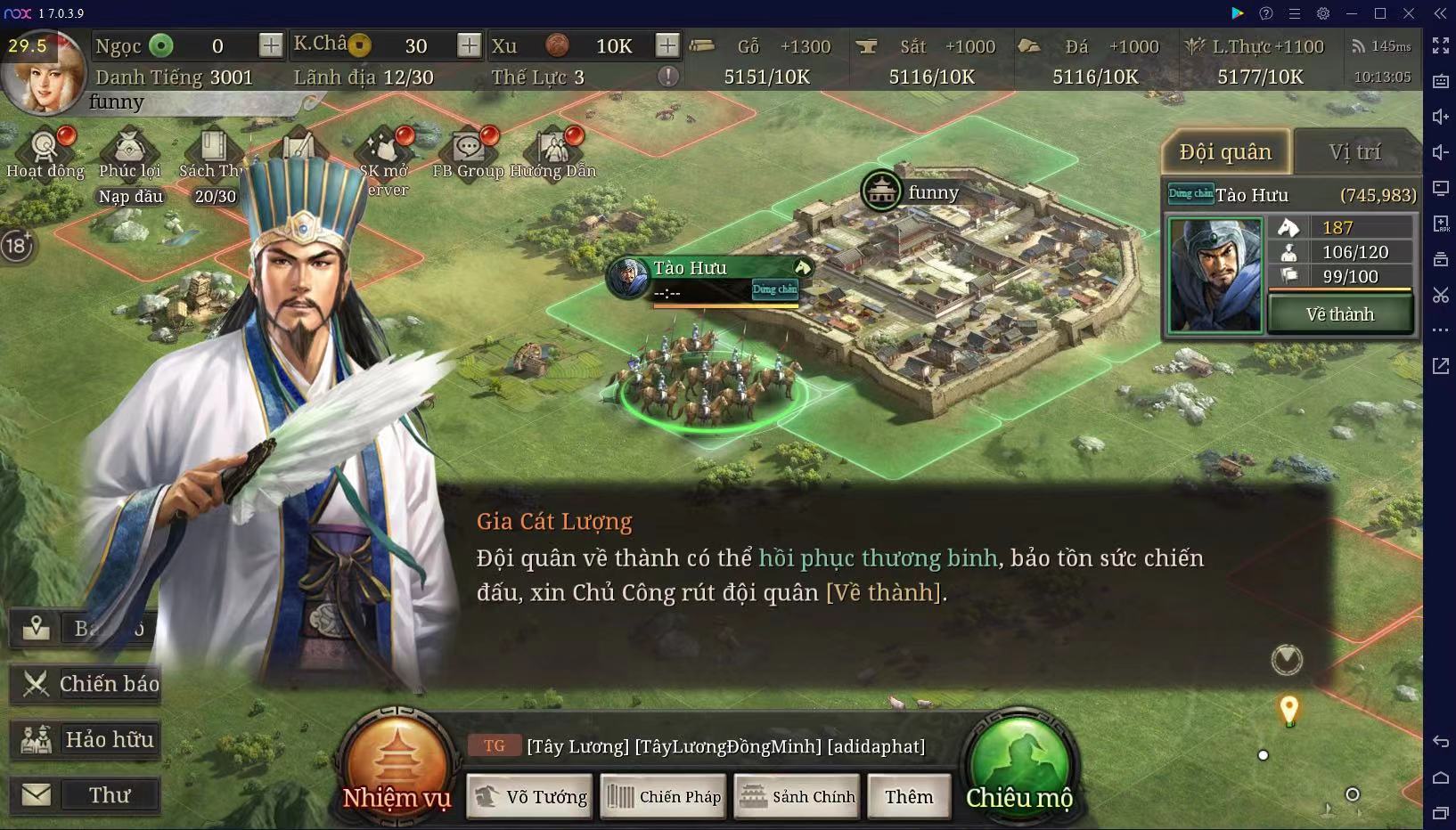Open the Thư mailbox
Image resolution: width=1456 pixels, height=830 pixels.
86,794
